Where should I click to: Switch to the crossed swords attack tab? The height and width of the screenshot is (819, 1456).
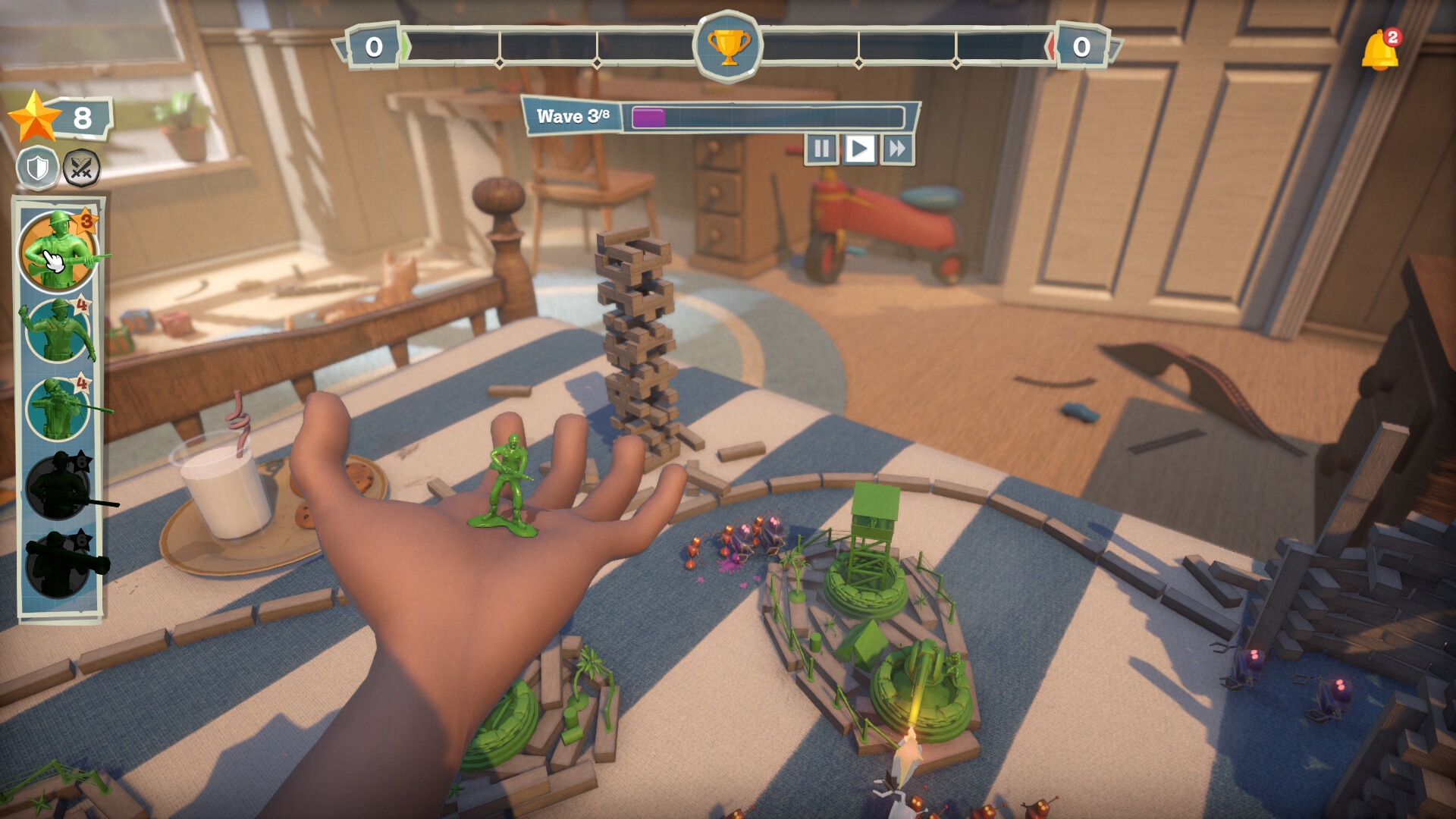click(x=81, y=168)
